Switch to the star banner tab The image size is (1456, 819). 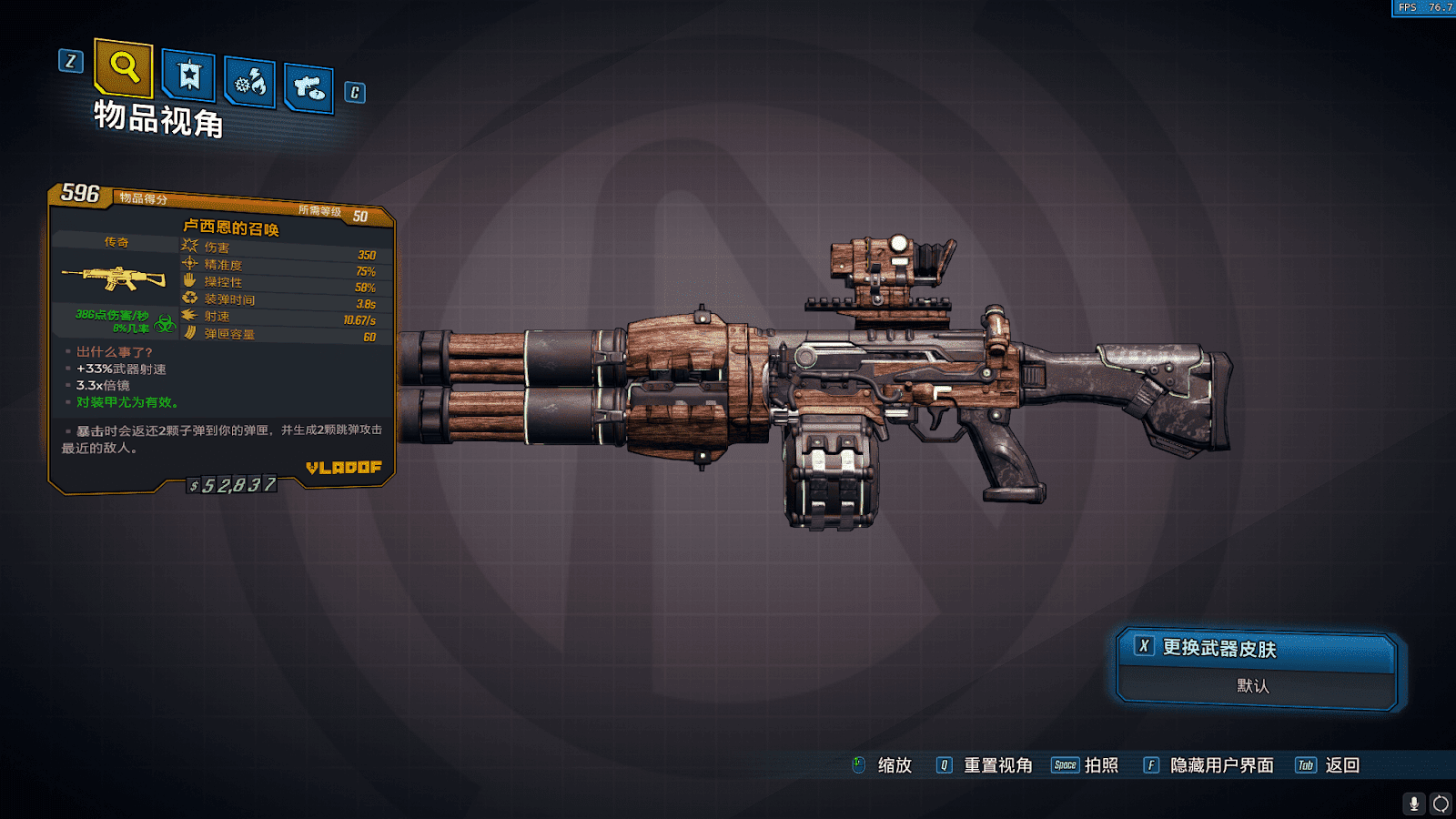point(189,76)
